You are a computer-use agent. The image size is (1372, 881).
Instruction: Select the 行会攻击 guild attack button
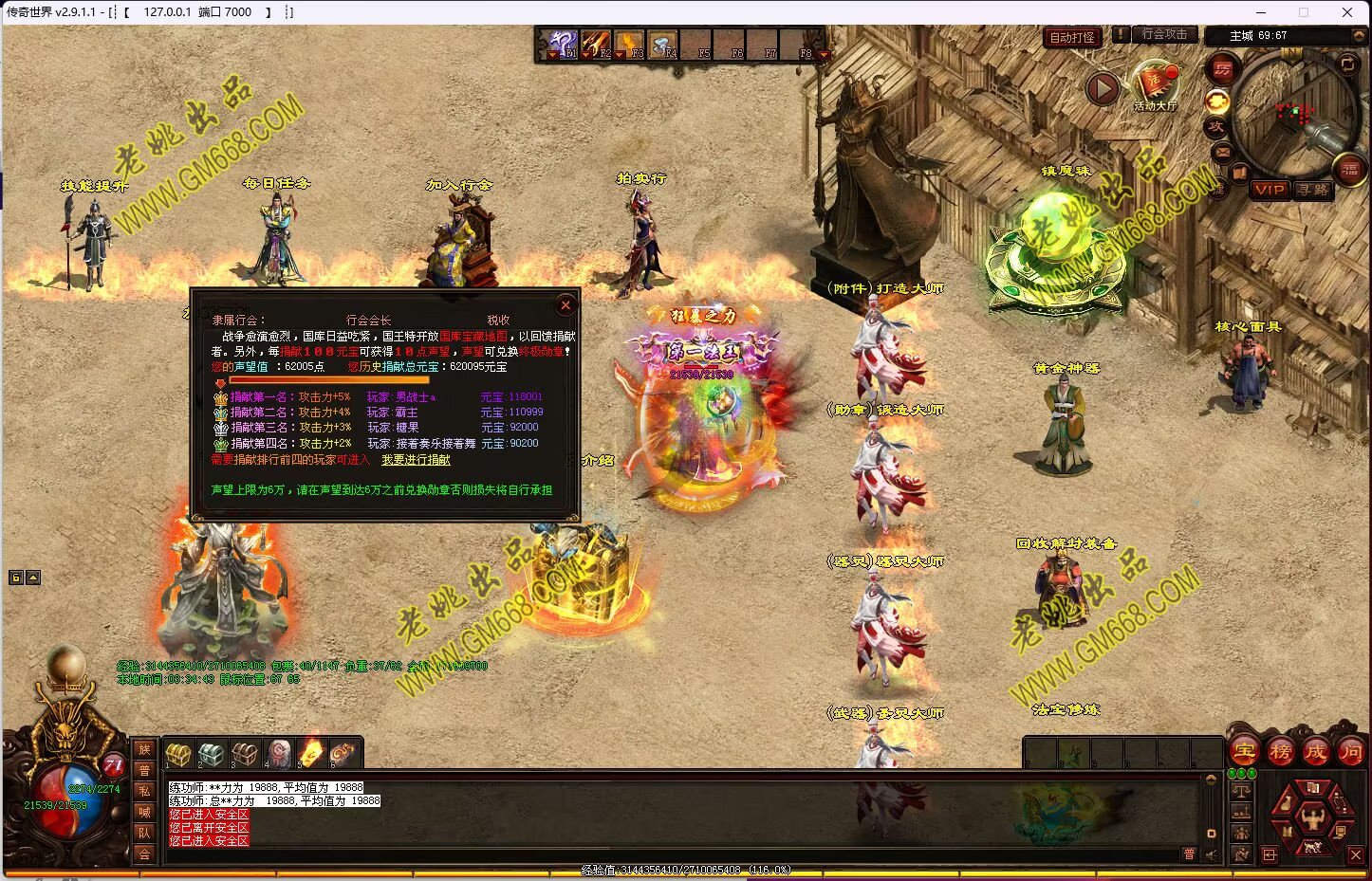(1164, 34)
